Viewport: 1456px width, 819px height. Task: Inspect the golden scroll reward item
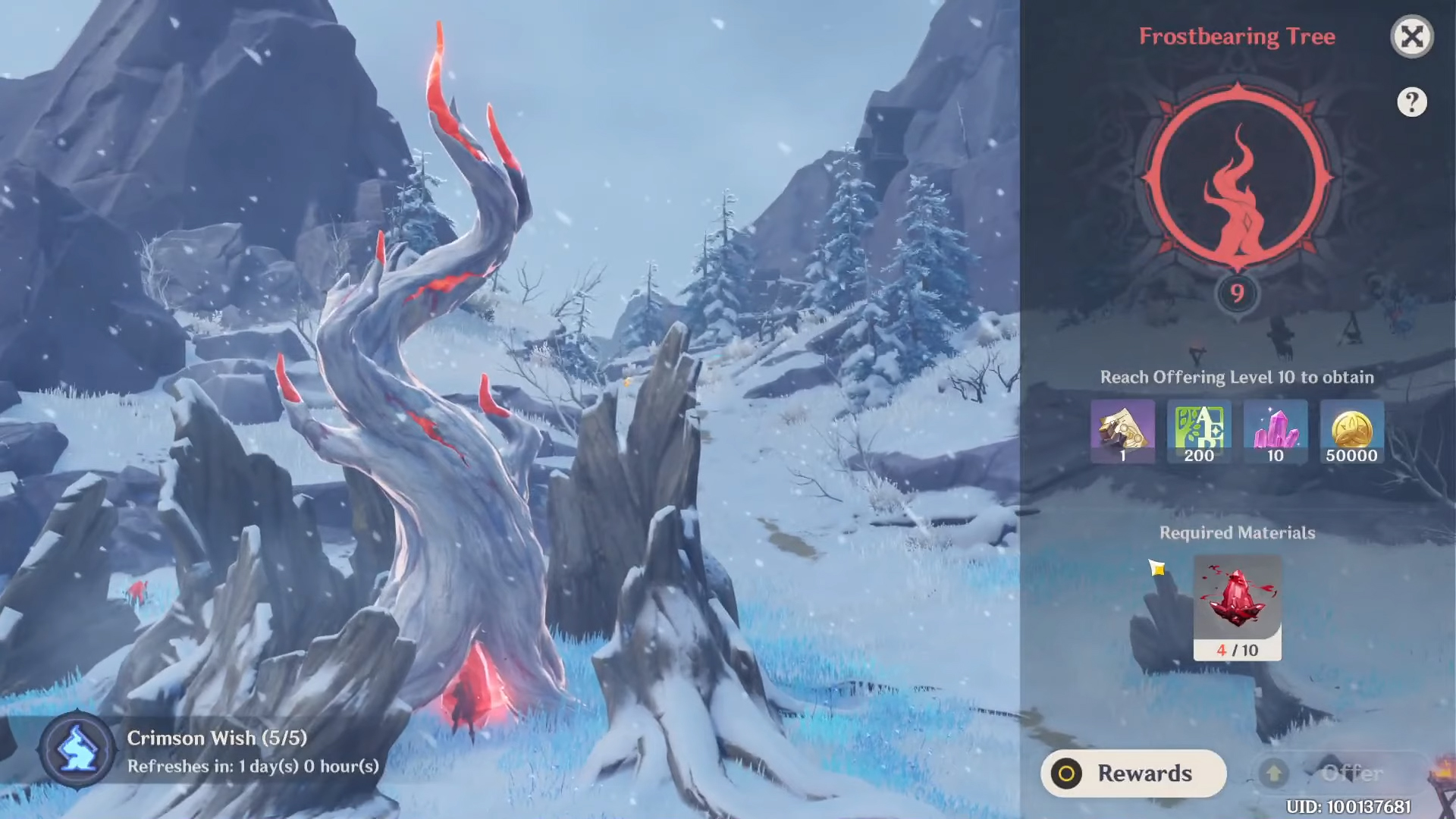1122,431
